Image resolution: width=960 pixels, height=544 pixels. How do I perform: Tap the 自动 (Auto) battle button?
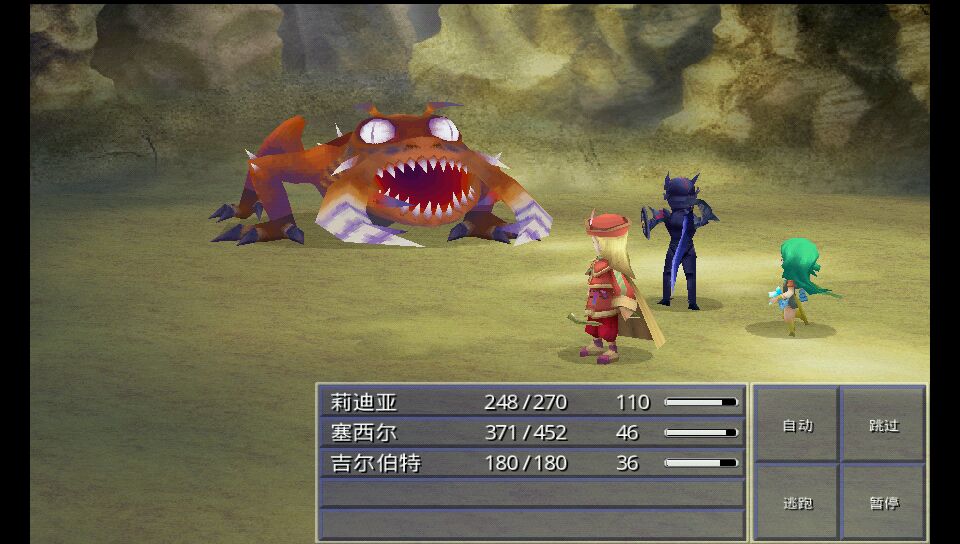(797, 425)
